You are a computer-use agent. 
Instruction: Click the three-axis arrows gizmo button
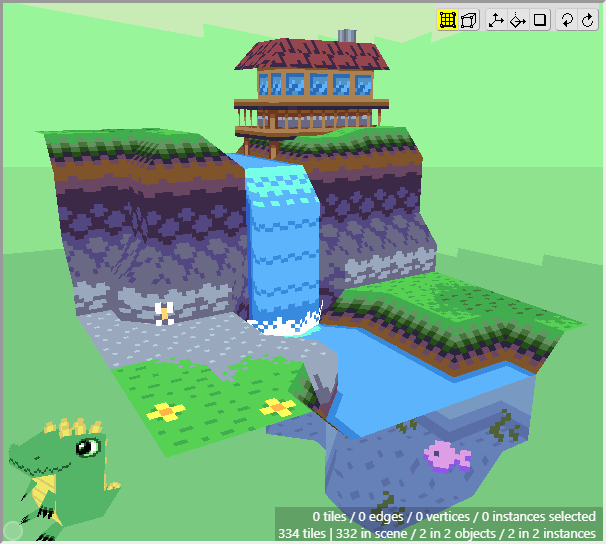point(496,20)
